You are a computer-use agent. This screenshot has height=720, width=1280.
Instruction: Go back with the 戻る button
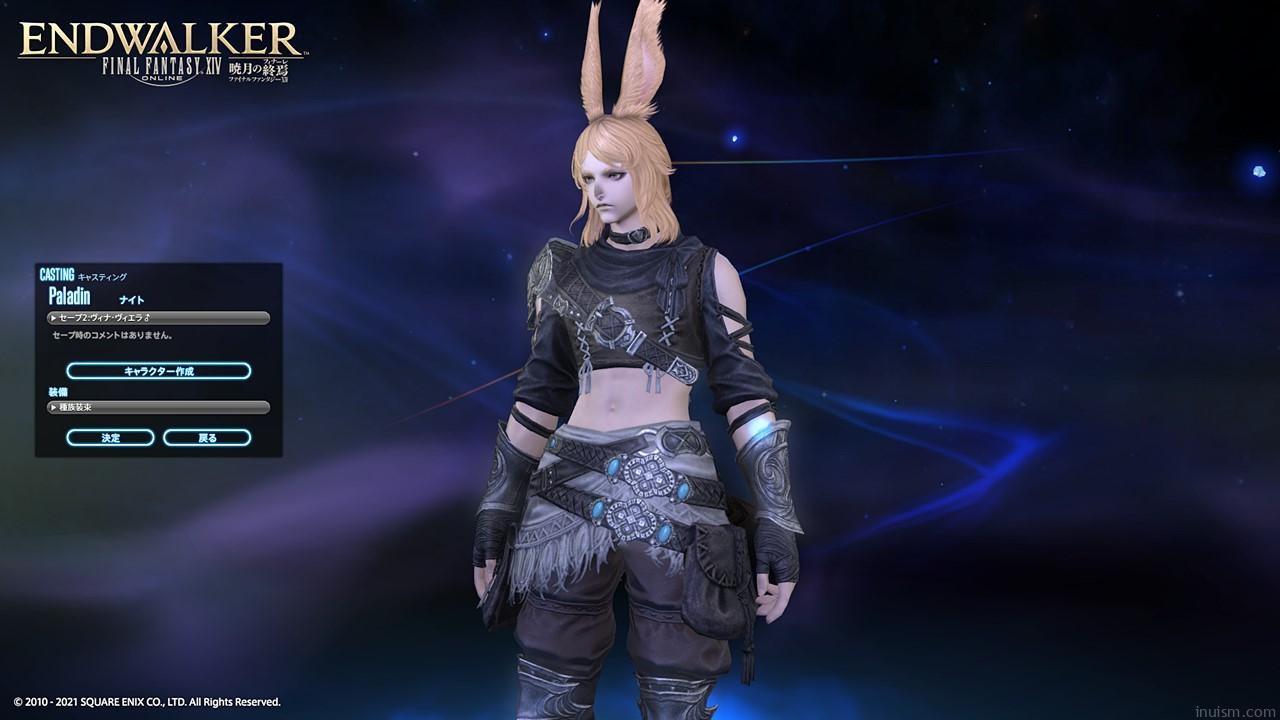click(207, 438)
